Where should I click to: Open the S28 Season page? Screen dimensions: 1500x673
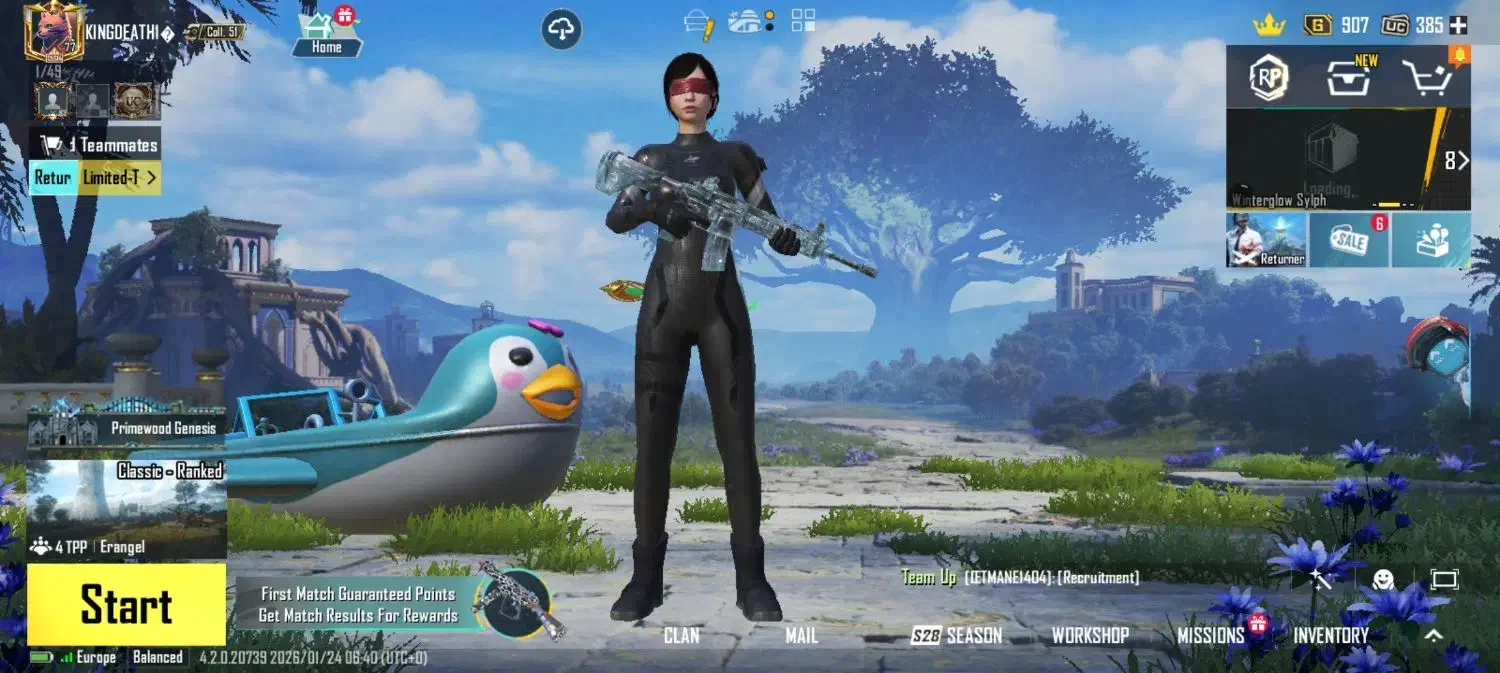point(956,635)
